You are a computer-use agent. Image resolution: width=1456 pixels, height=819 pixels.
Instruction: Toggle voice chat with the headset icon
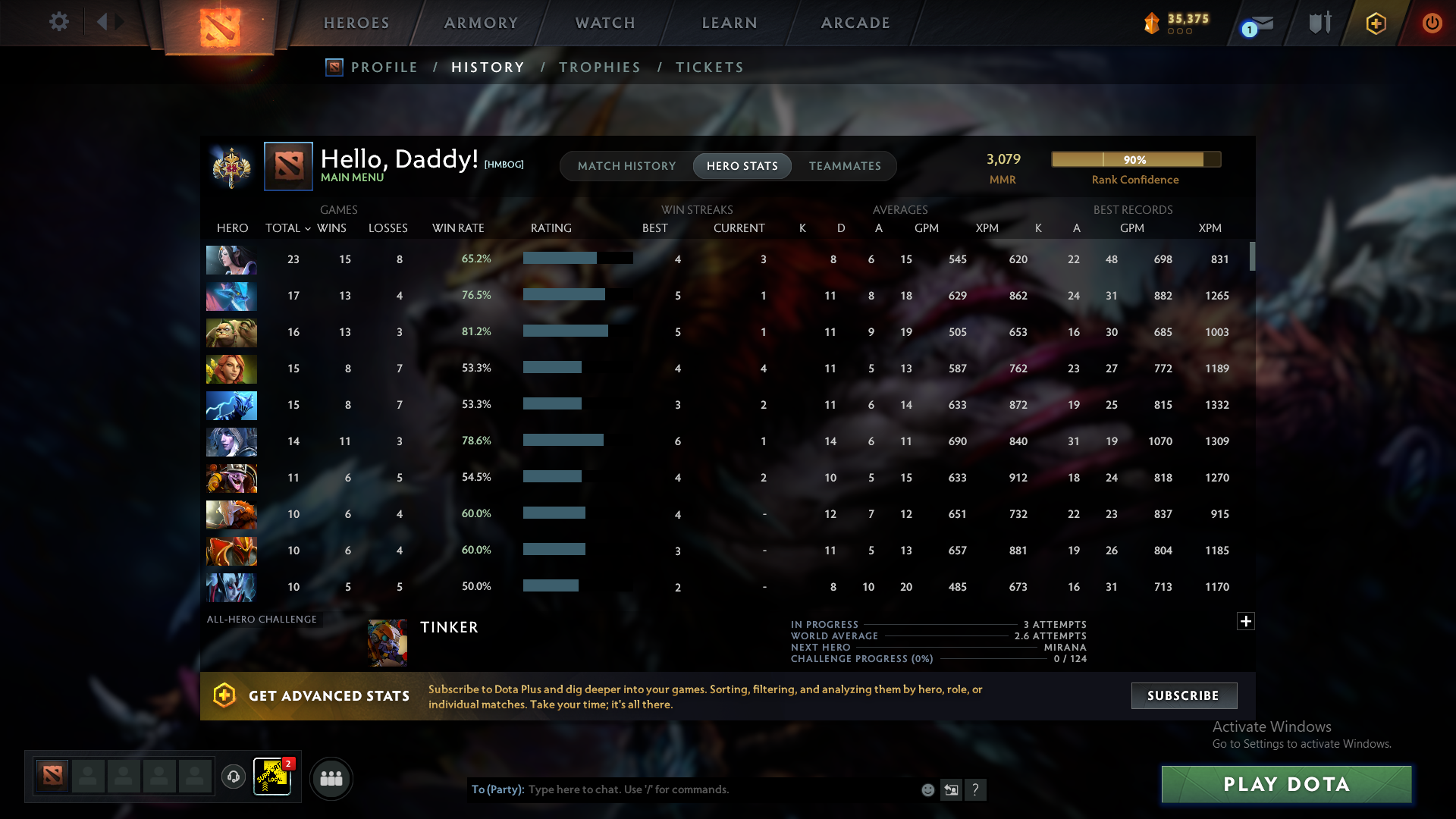click(x=233, y=777)
